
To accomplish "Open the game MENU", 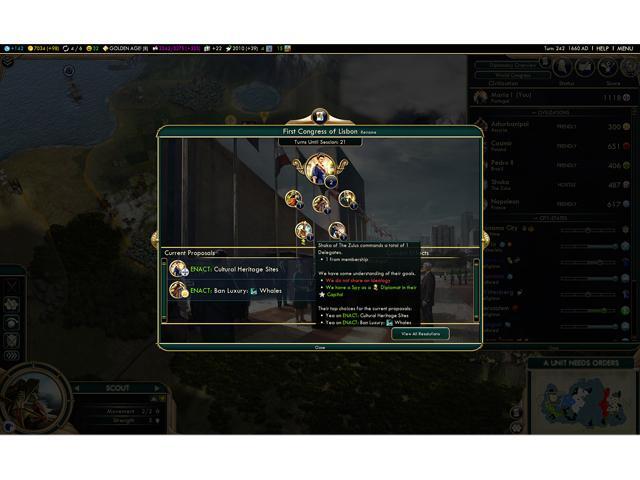I will click(x=625, y=48).
